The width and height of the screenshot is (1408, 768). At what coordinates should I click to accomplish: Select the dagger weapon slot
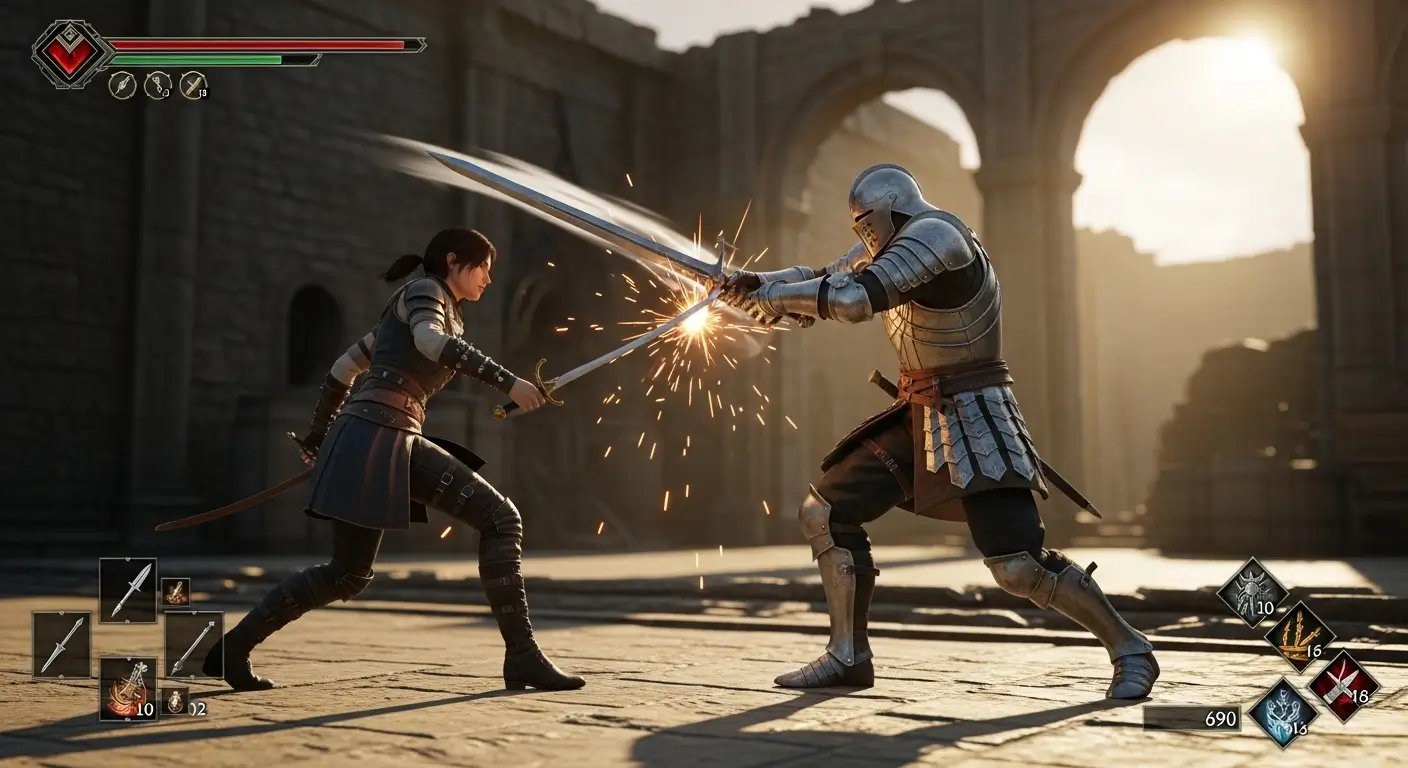tap(127, 590)
